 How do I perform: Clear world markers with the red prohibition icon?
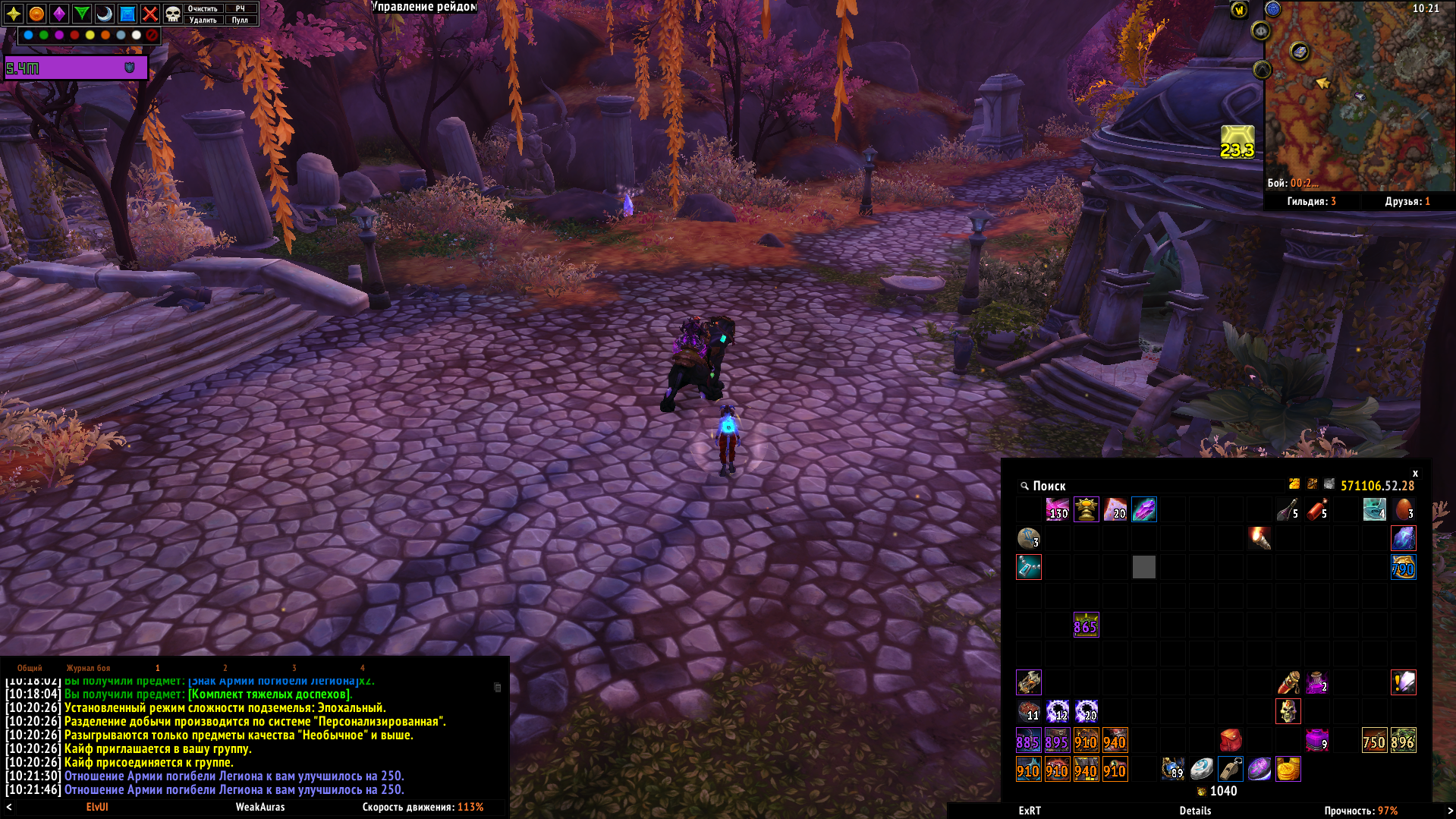(x=152, y=35)
